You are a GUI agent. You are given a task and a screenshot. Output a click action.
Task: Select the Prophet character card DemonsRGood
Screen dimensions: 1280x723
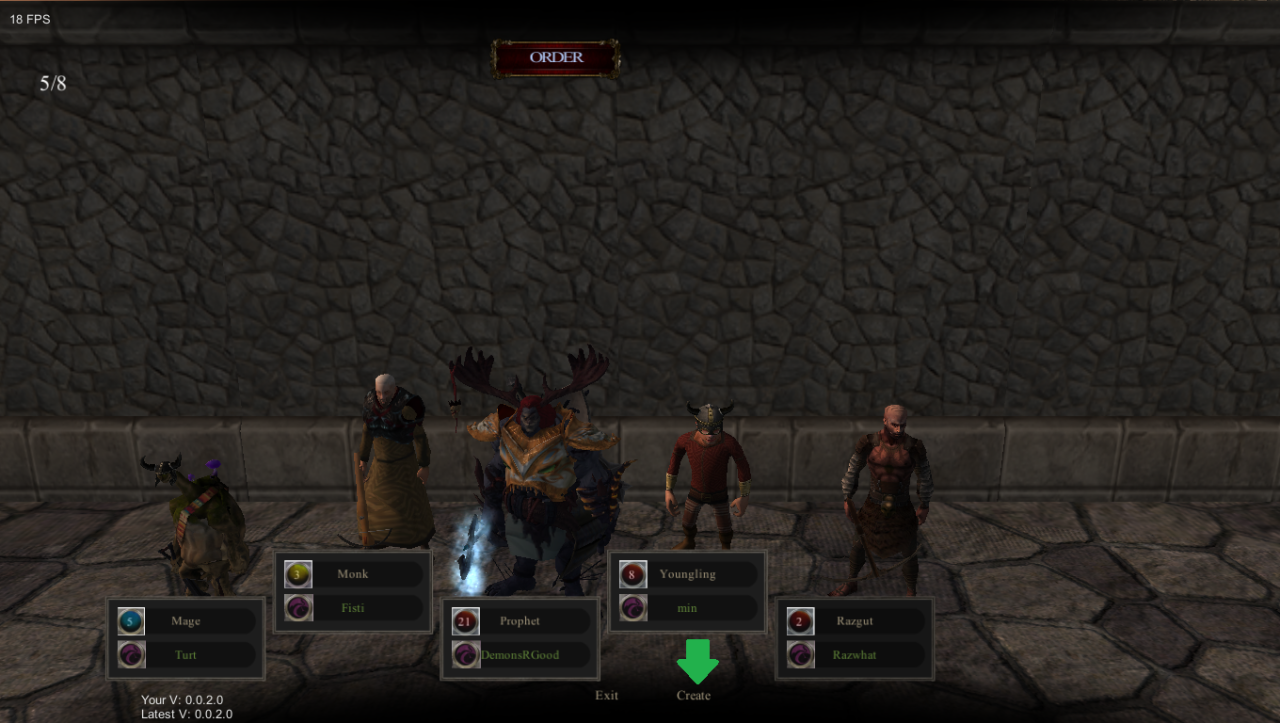(x=520, y=638)
